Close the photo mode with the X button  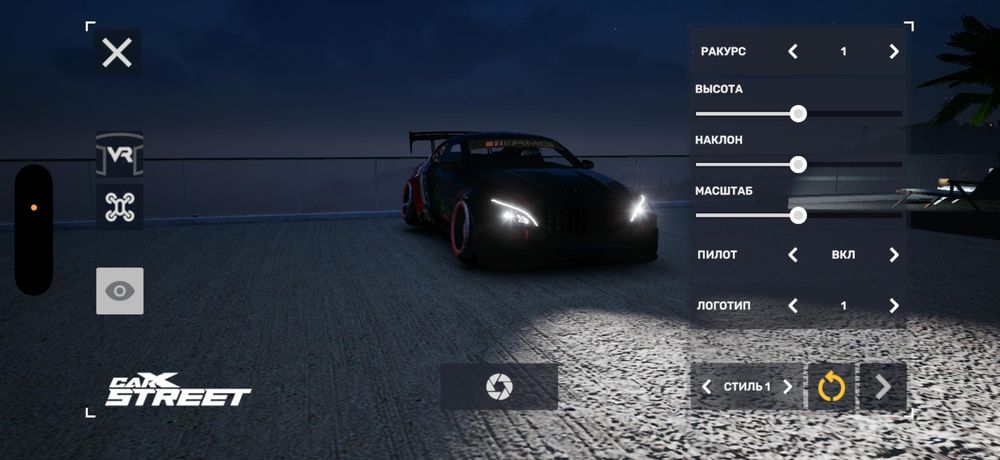click(x=117, y=52)
